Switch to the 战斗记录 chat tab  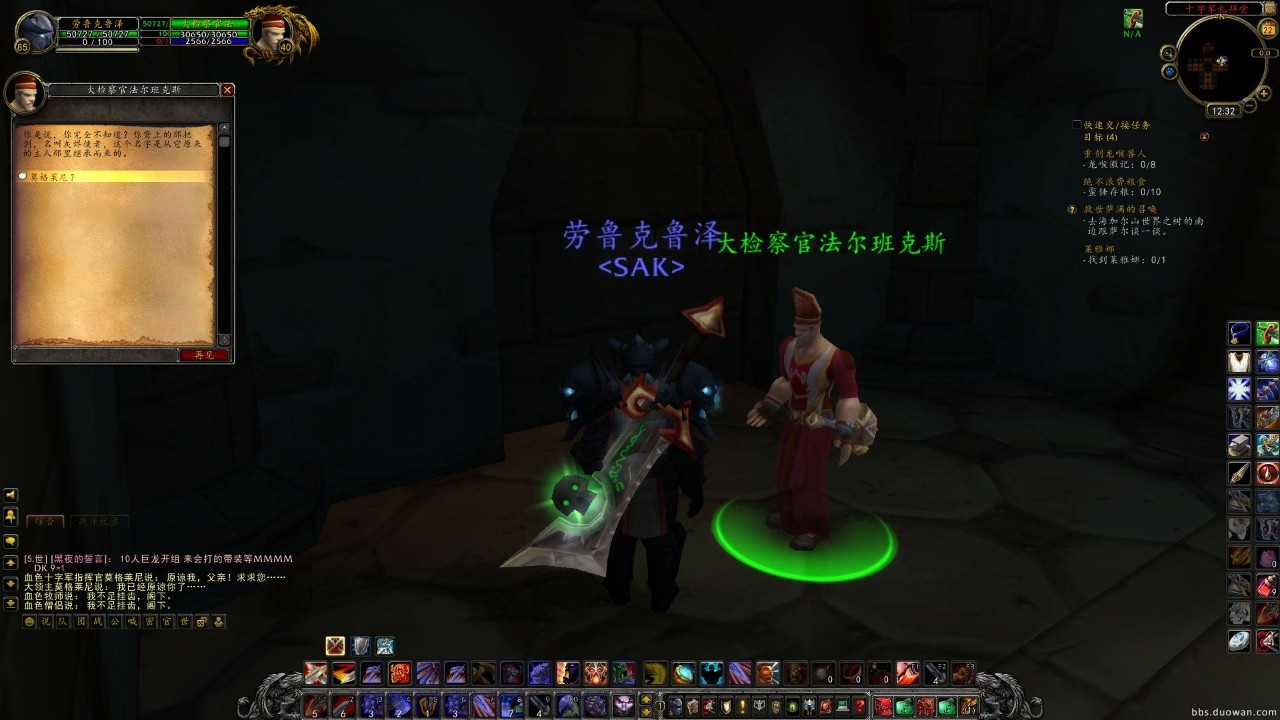coord(100,521)
